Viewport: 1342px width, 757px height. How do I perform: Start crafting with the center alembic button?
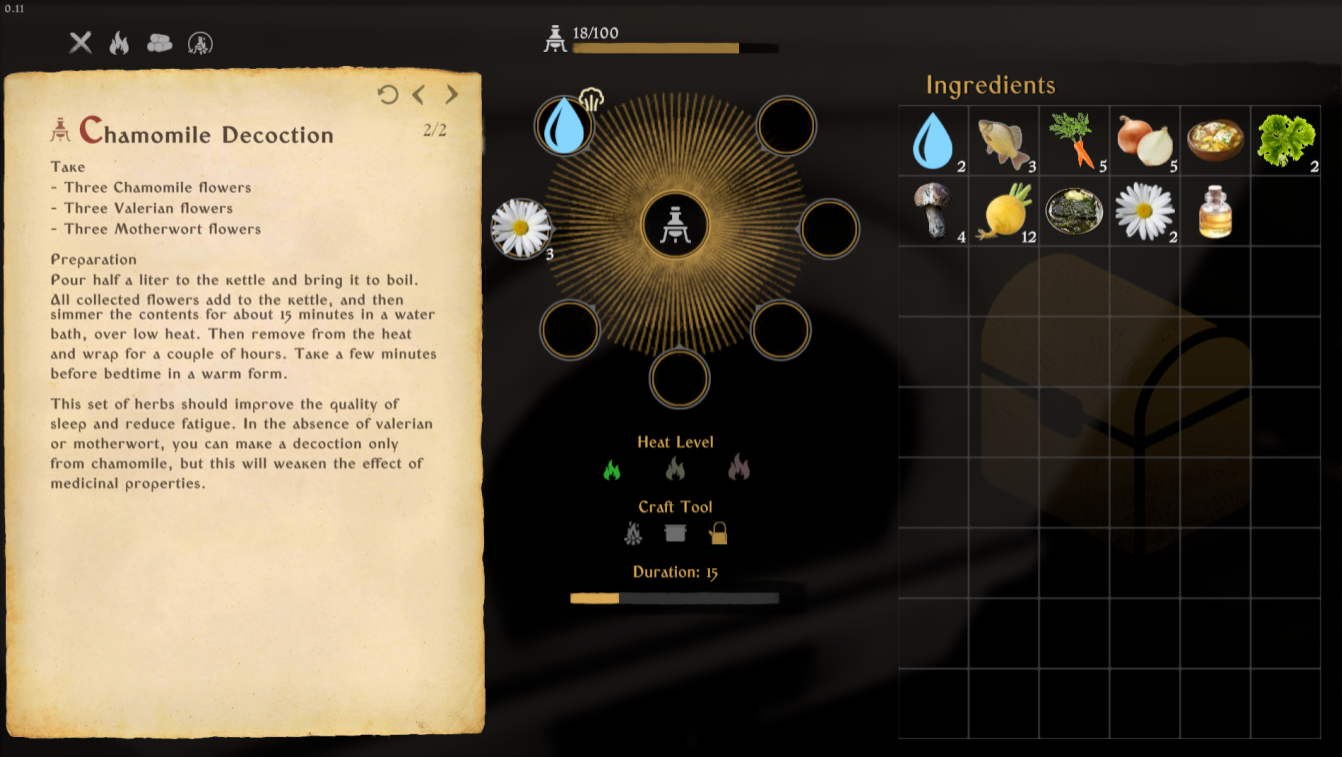click(x=676, y=225)
